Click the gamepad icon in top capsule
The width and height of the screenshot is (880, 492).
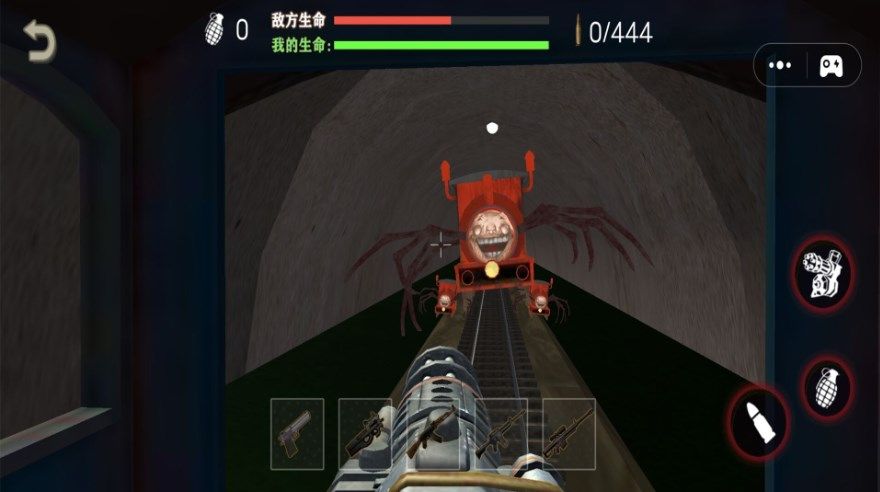(x=831, y=65)
